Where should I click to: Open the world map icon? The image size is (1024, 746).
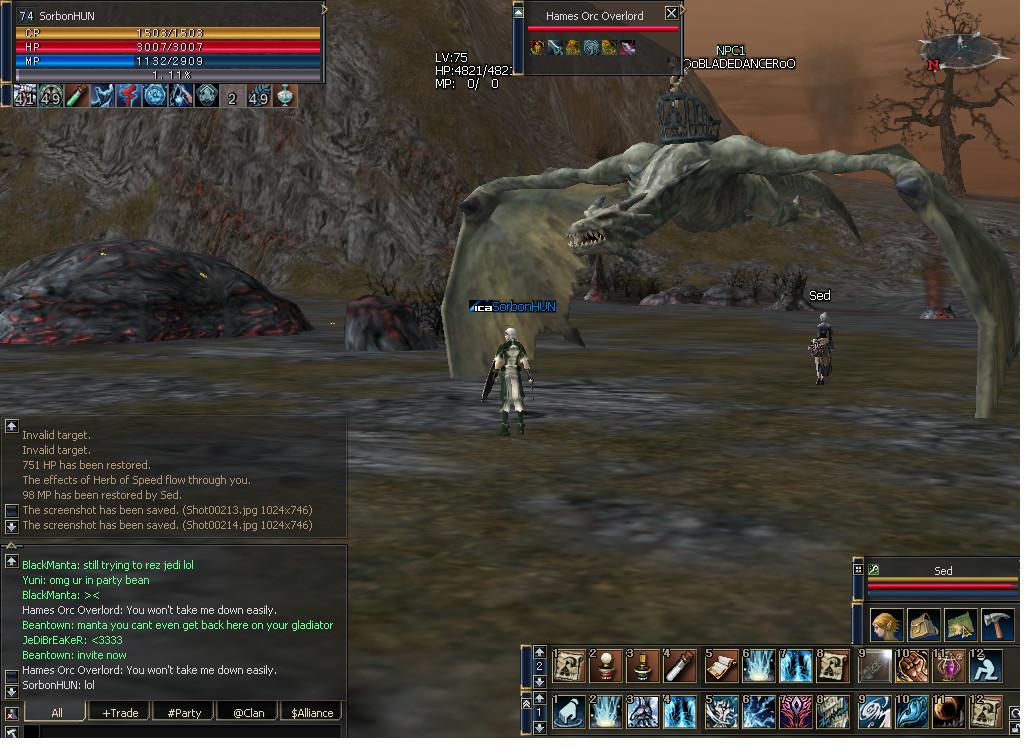960,624
